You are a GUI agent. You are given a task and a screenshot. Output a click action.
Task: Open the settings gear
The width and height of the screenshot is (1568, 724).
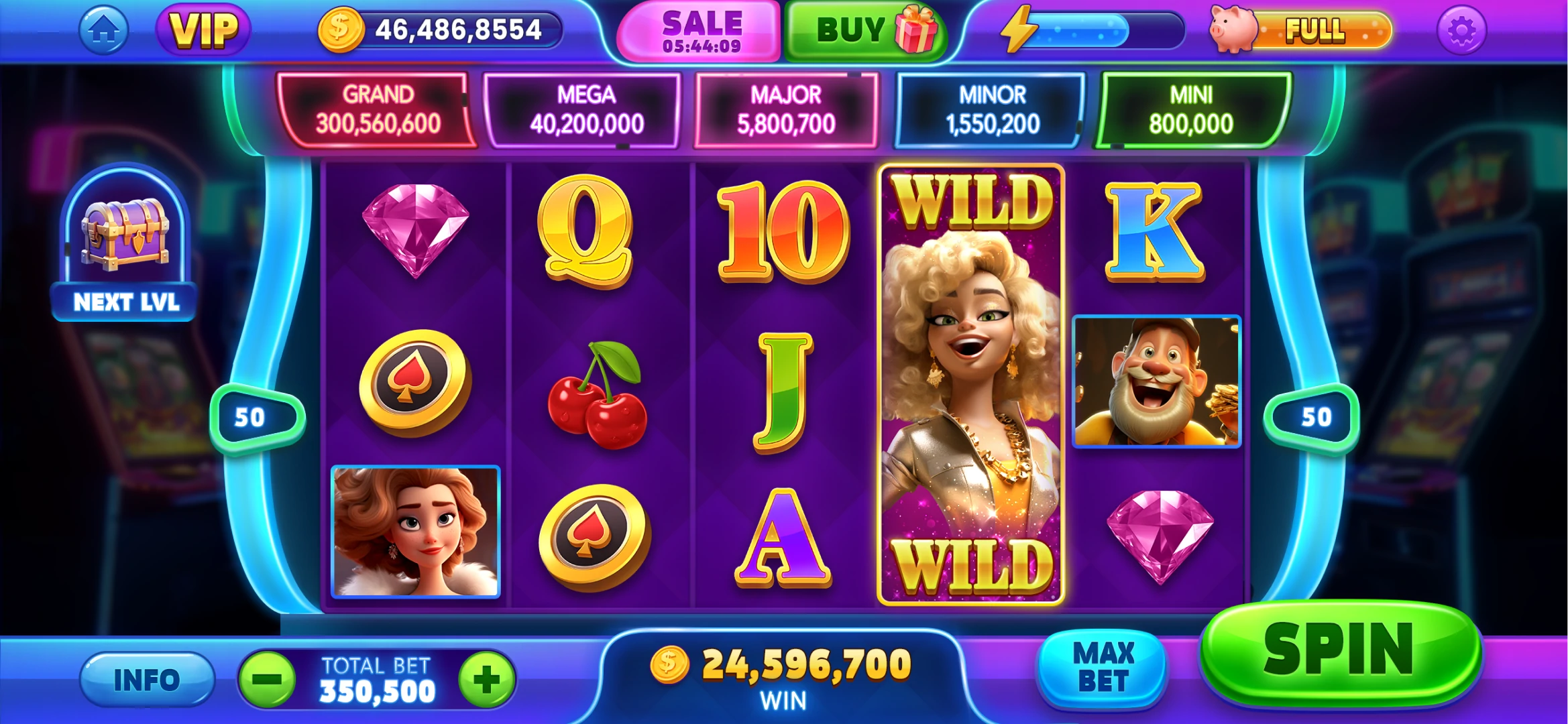click(x=1461, y=30)
